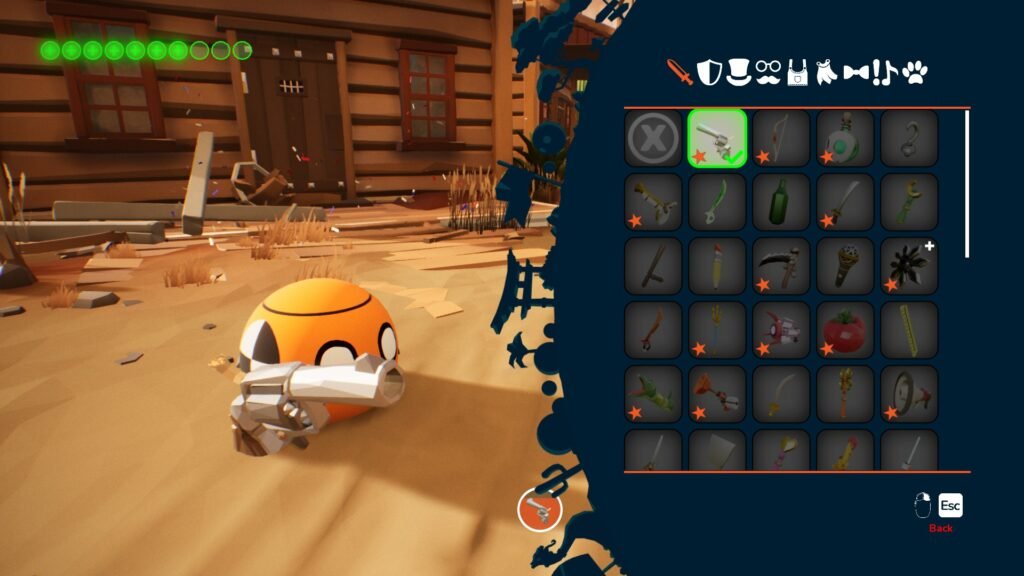Equip the bow weapon
The height and width of the screenshot is (576, 1024).
(781, 138)
